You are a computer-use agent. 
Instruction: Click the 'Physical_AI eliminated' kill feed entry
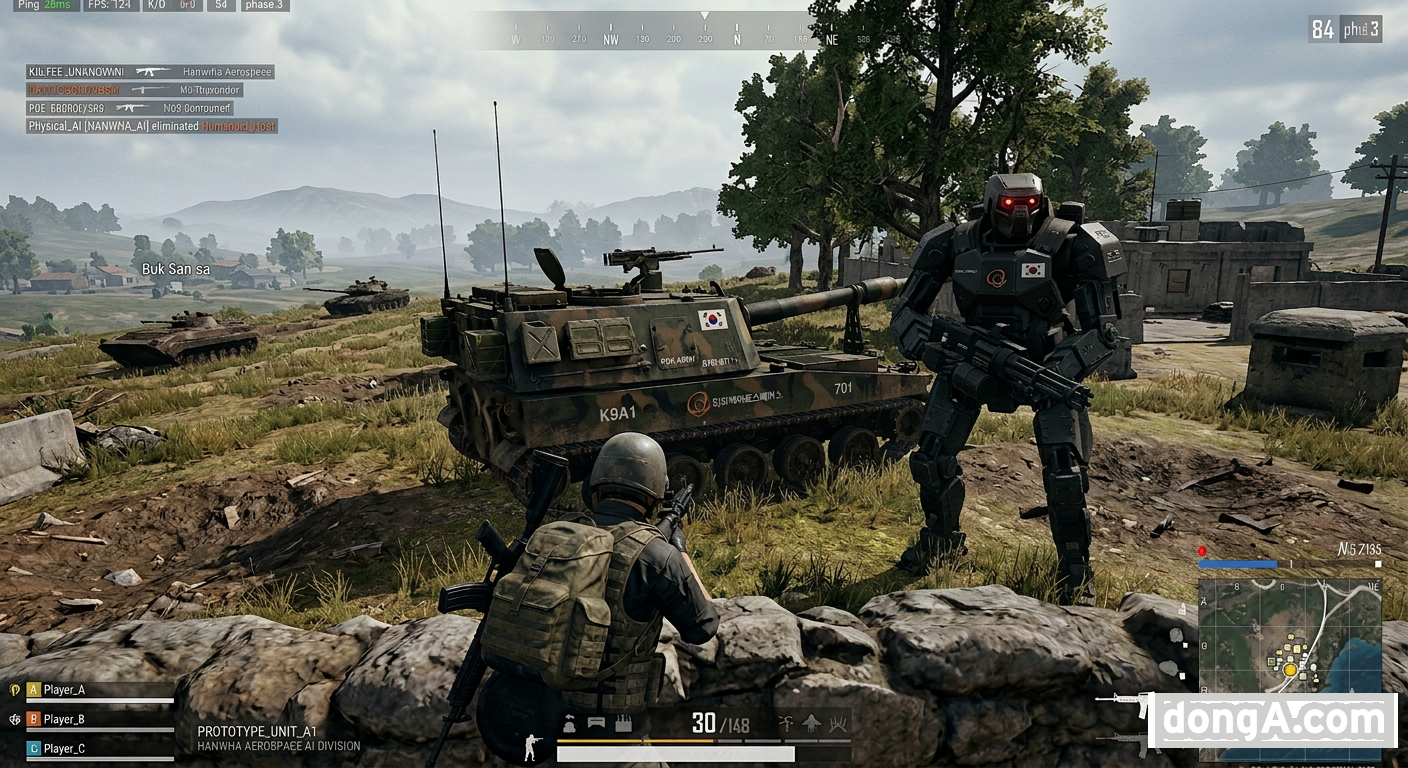click(x=152, y=127)
